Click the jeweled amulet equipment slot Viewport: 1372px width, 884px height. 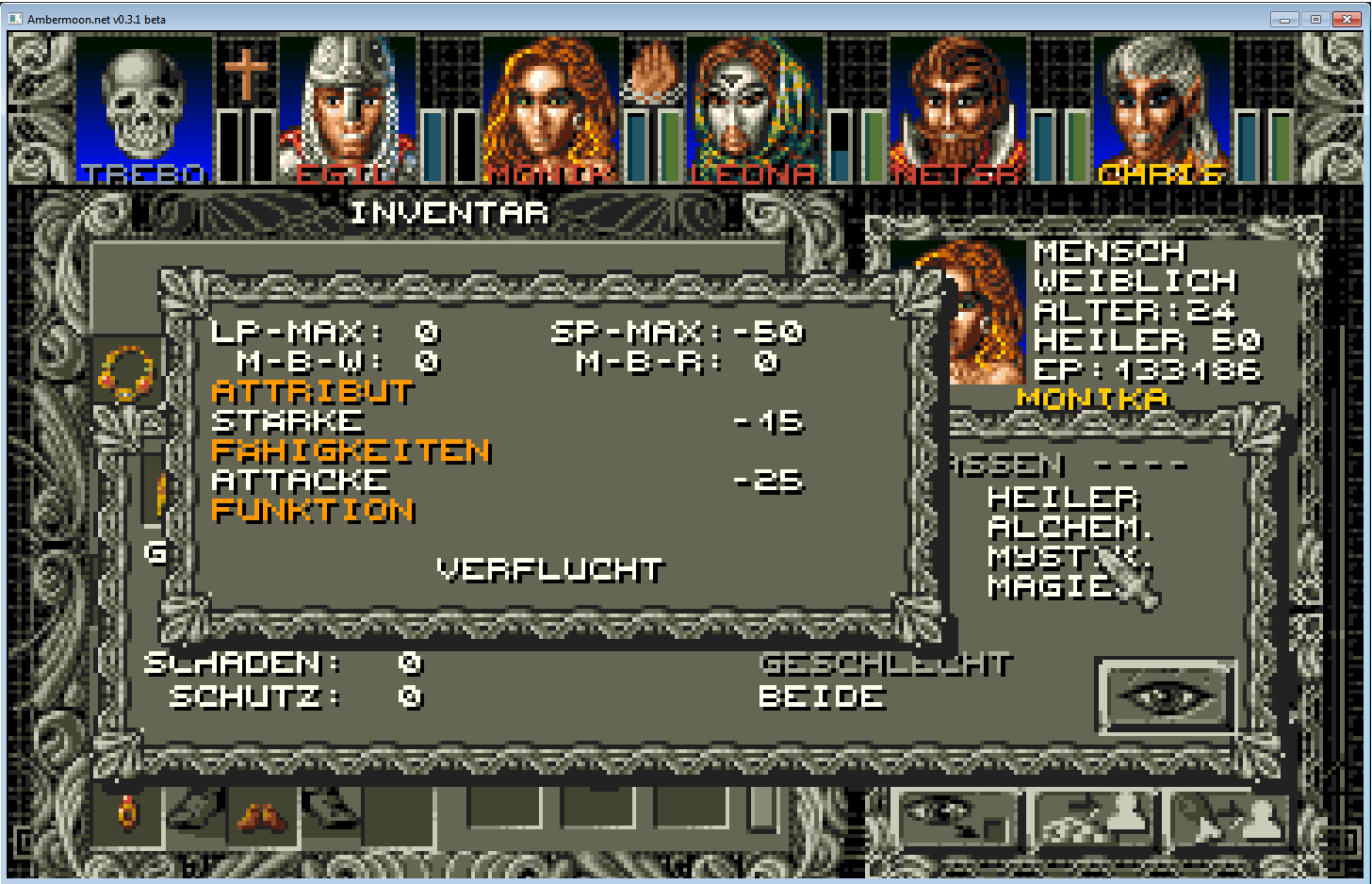tap(126, 372)
